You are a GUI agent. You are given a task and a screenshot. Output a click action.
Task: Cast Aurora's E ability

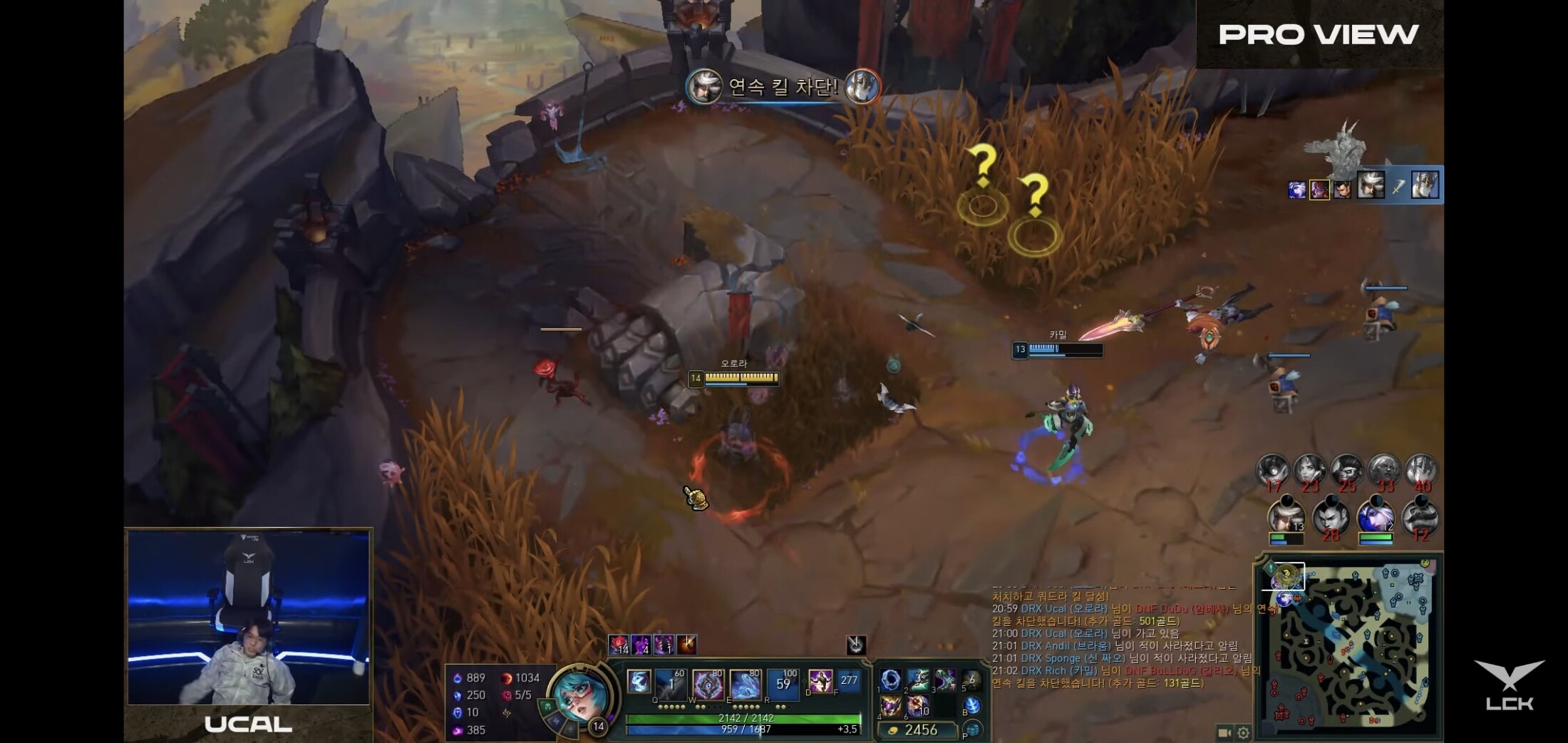click(745, 684)
